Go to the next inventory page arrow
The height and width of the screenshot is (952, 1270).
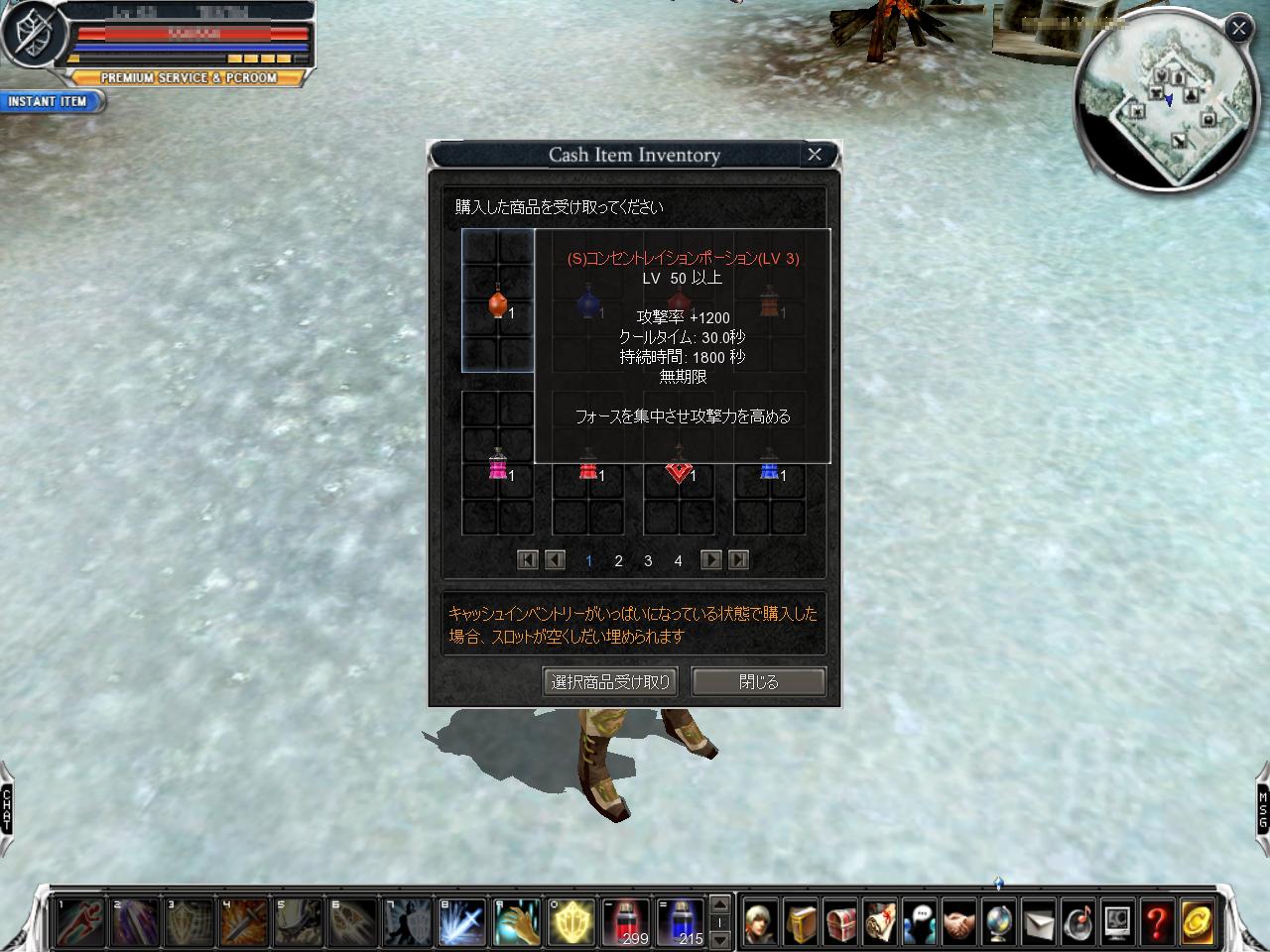click(x=710, y=560)
